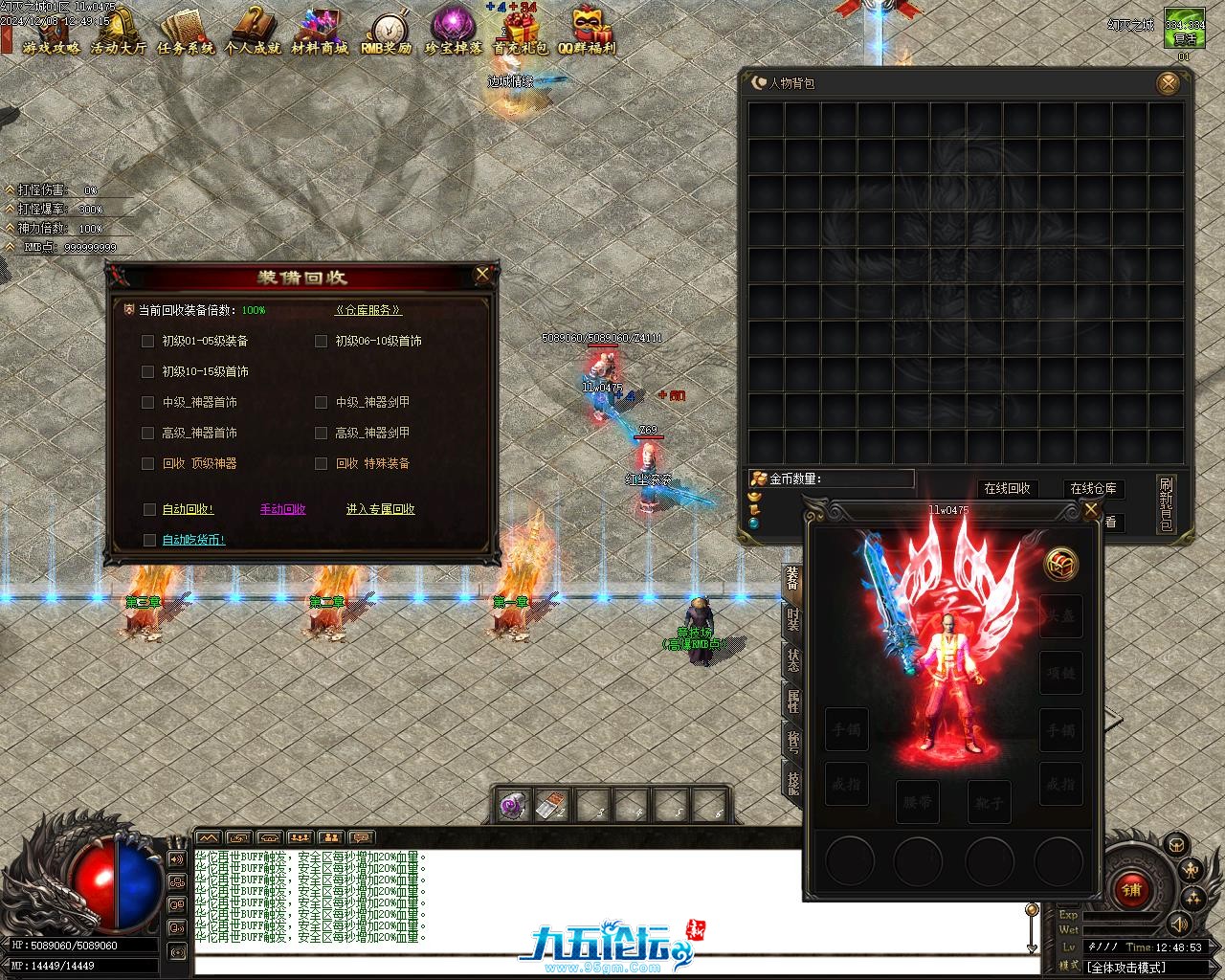Select the 进入专属回收 exclusive recycle link
Viewport: 1225px width, 980px height.
click(380, 509)
